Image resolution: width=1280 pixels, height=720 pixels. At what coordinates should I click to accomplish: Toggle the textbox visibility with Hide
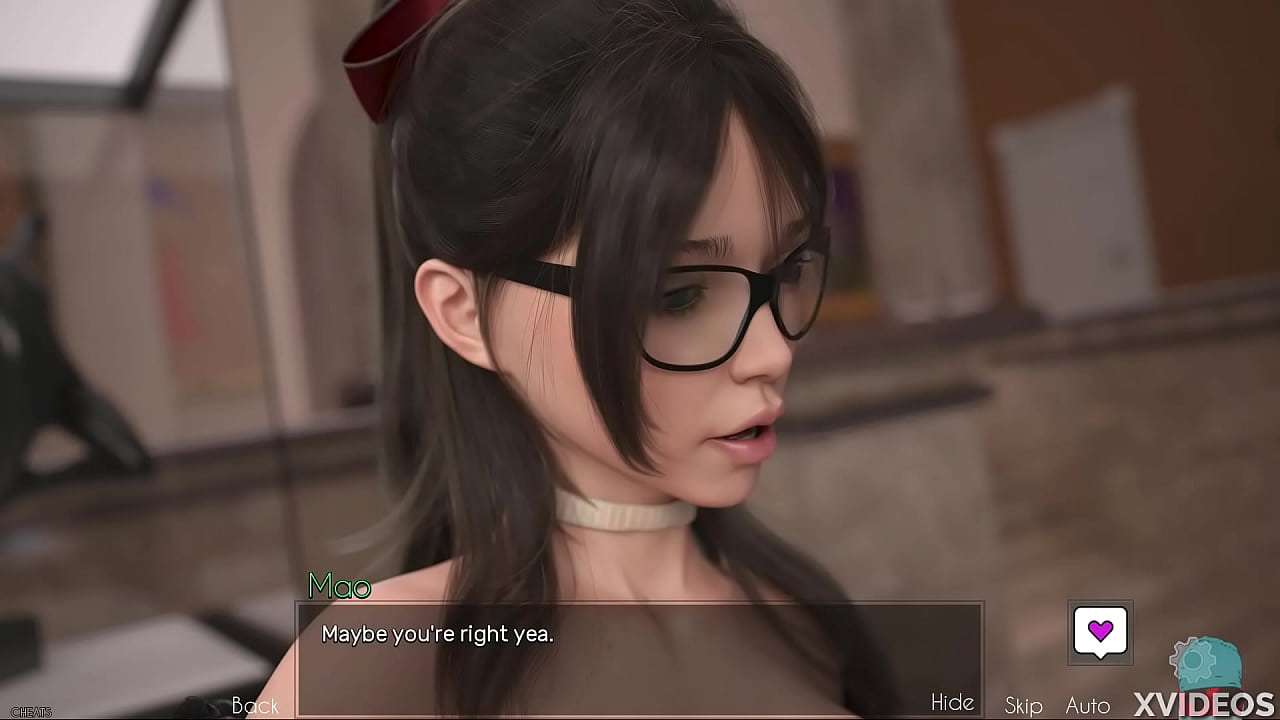(x=953, y=703)
